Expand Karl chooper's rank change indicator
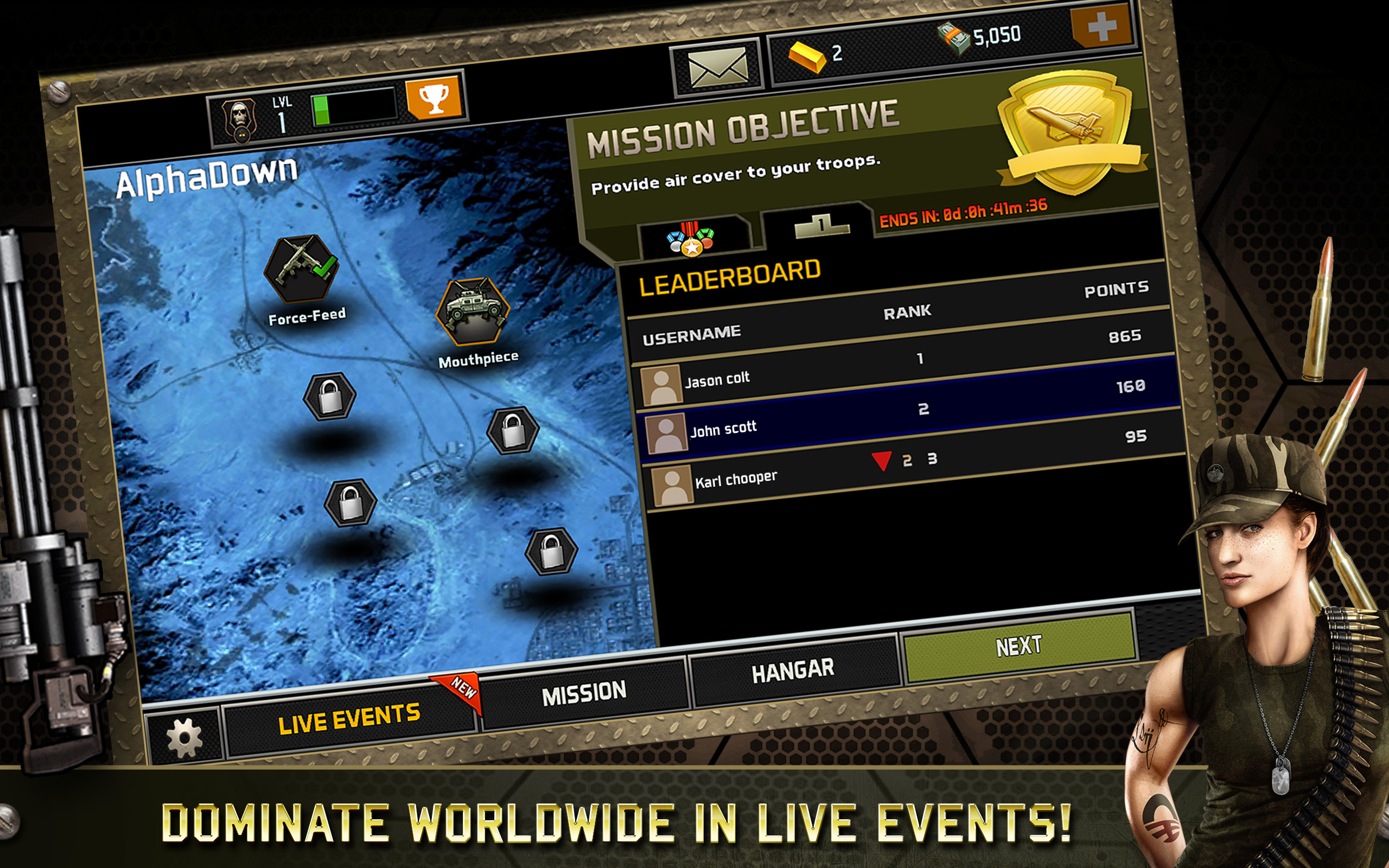1389x868 pixels. (882, 461)
